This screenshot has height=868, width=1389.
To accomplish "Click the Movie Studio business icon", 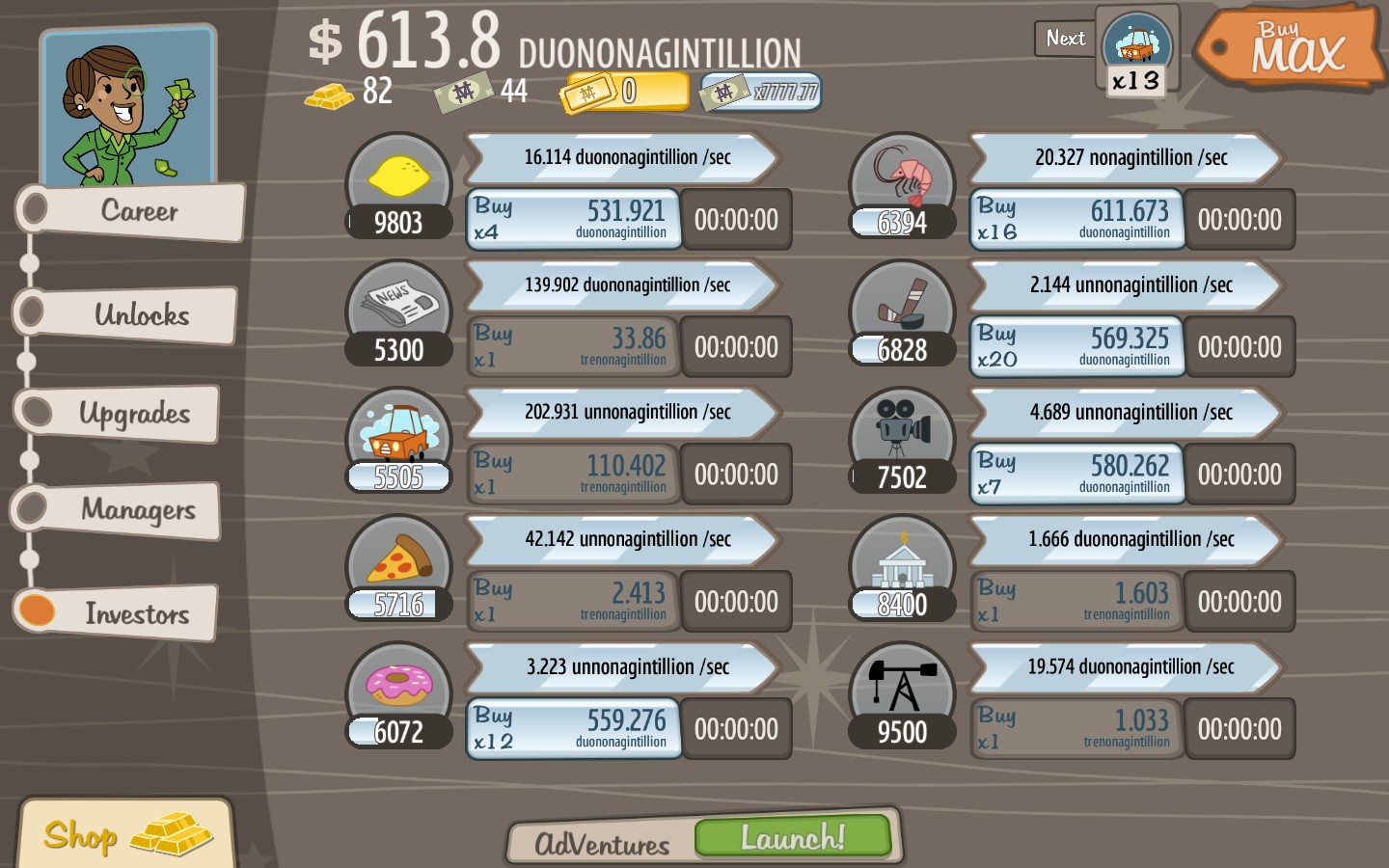I will coord(902,434).
